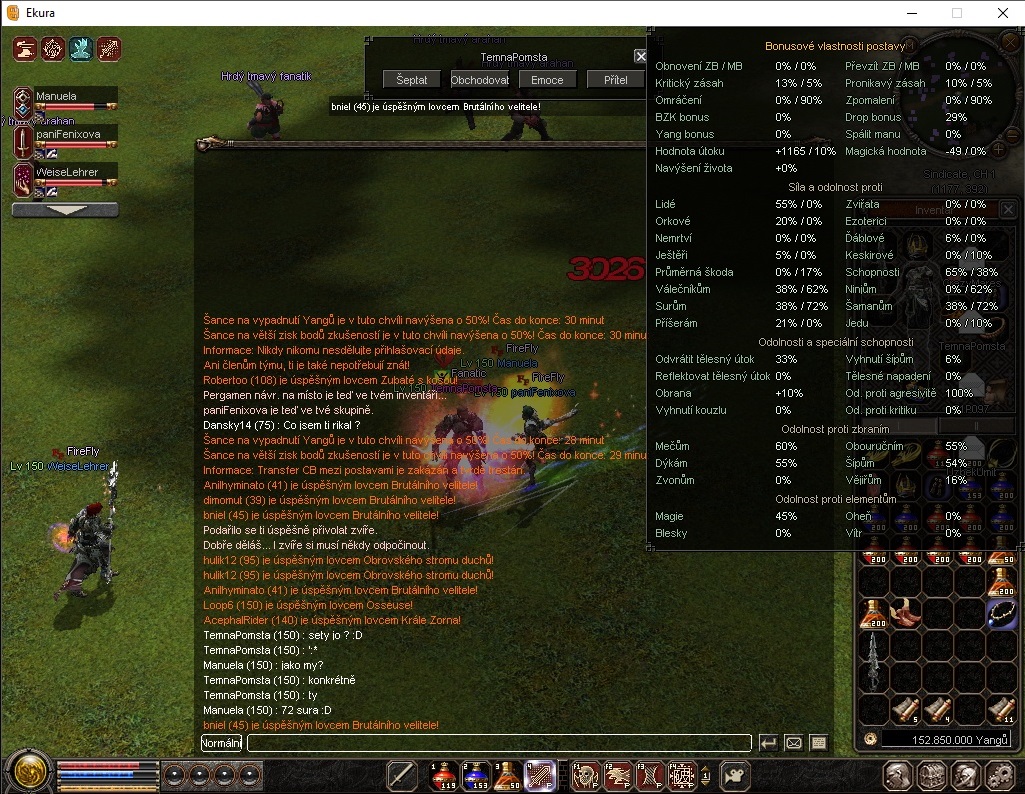
Task: Close the TemnaPomsta target panel
Action: click(640, 57)
